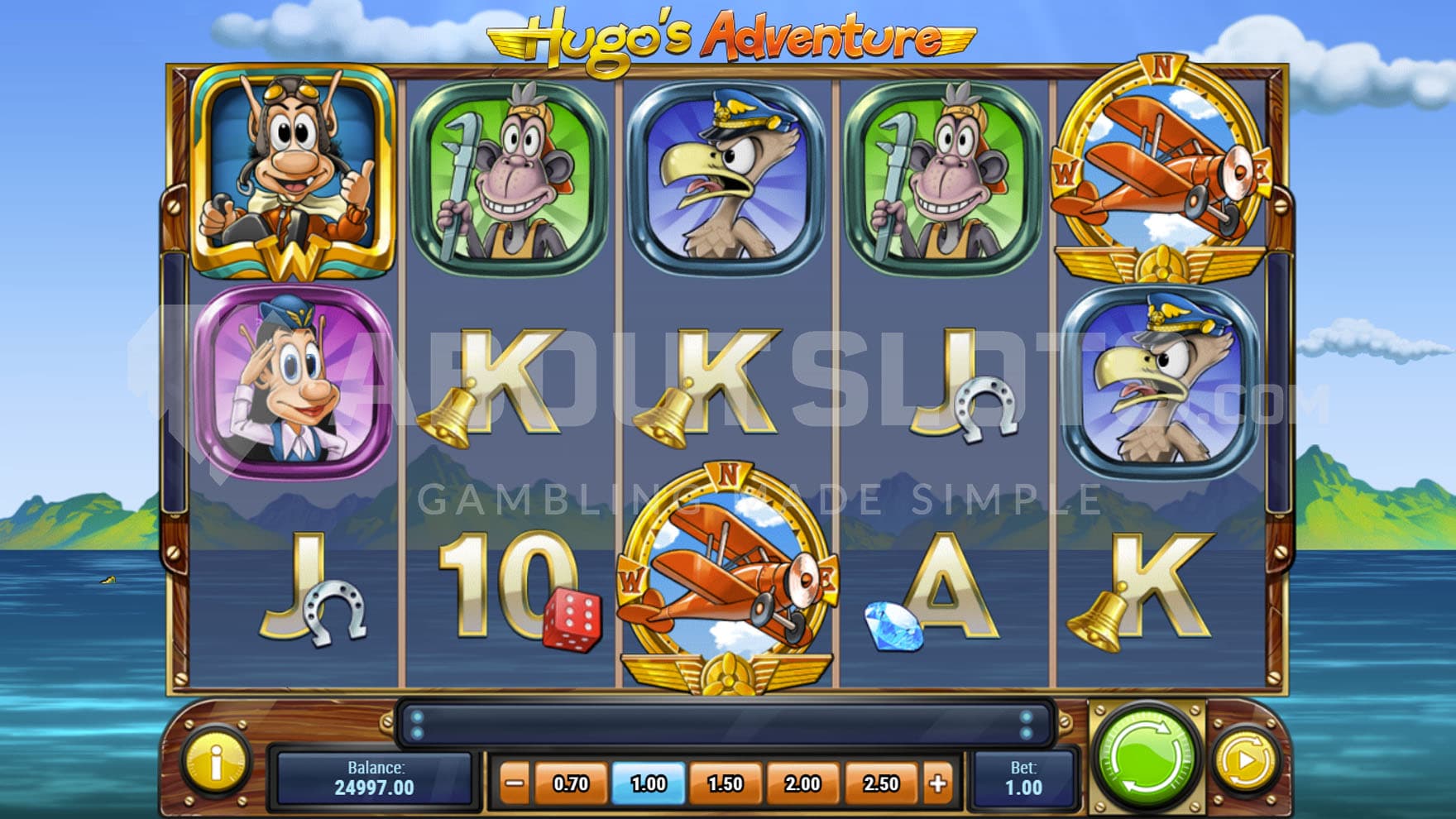1456x819 pixels.
Task: Set the bet to 1.50
Action: point(726,783)
